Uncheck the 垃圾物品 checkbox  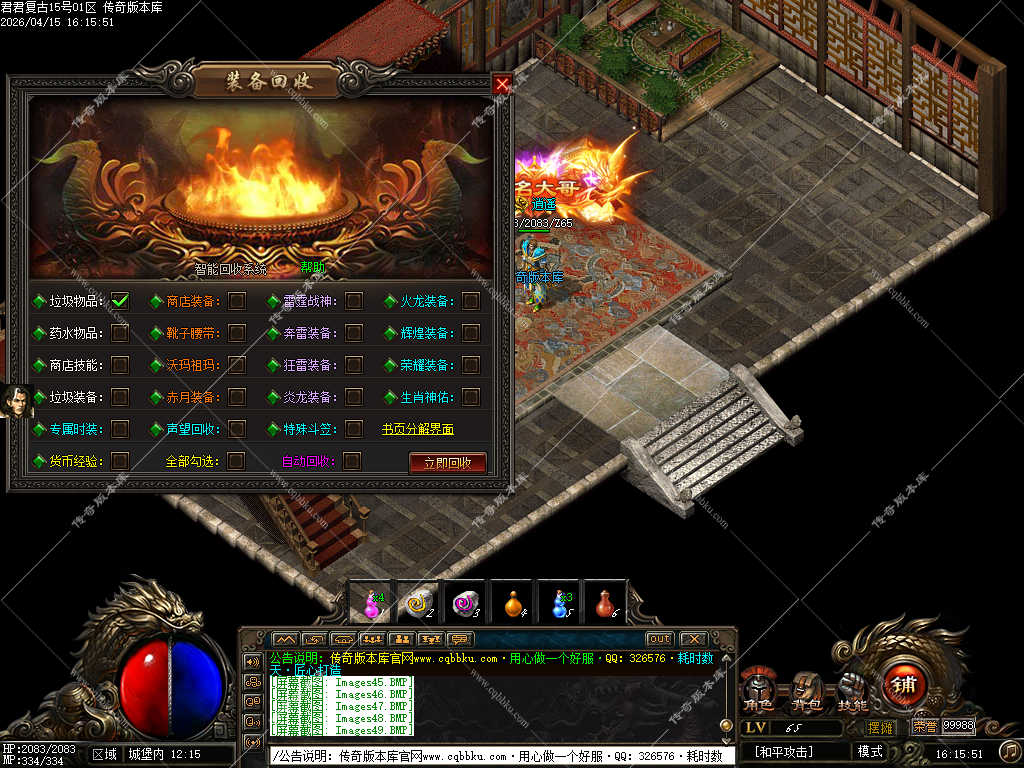pos(120,300)
